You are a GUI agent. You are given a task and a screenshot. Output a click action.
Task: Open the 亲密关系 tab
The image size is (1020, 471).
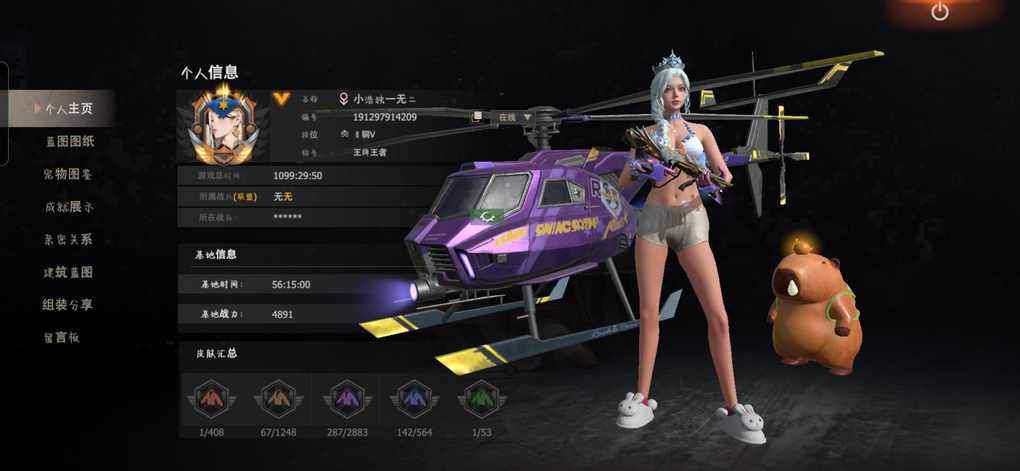point(68,240)
